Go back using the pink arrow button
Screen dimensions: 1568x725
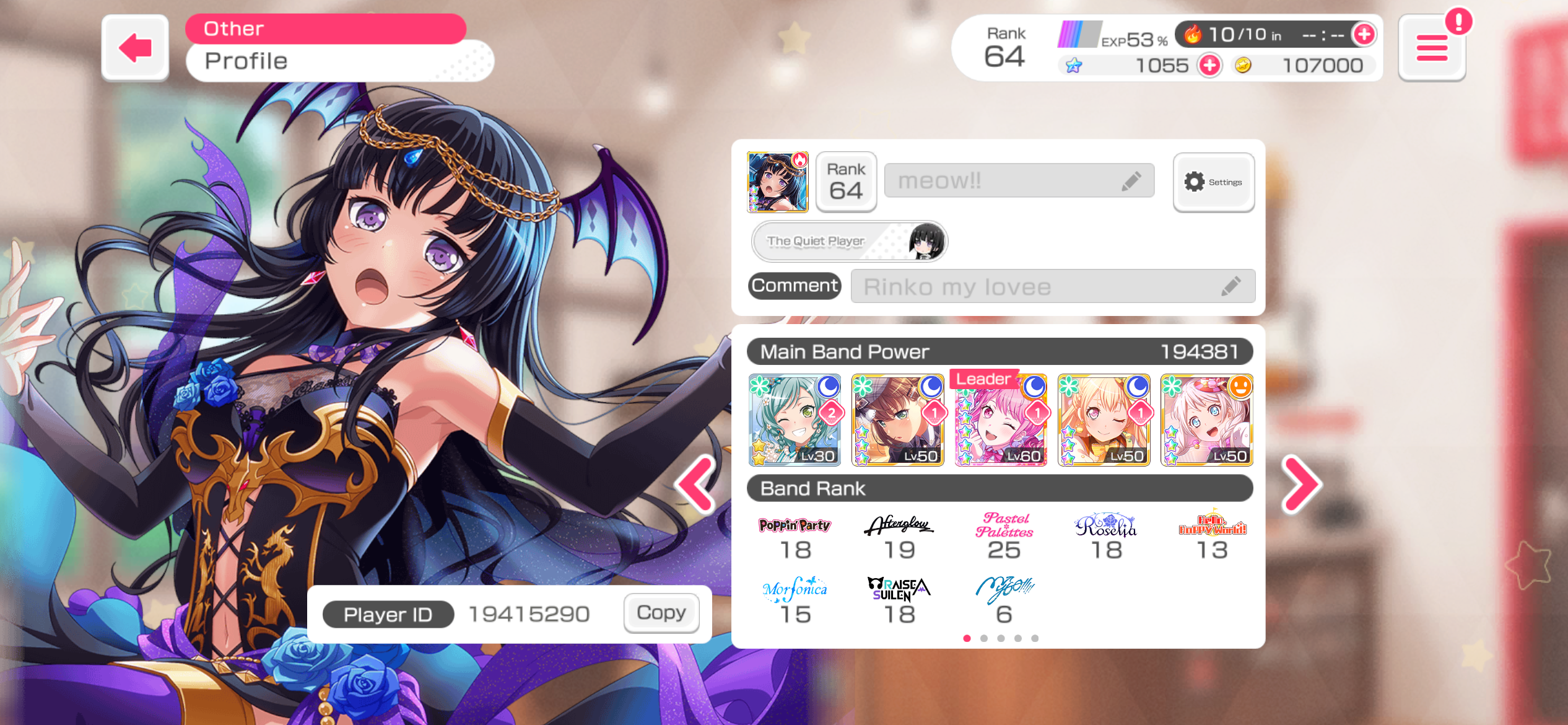click(x=135, y=48)
